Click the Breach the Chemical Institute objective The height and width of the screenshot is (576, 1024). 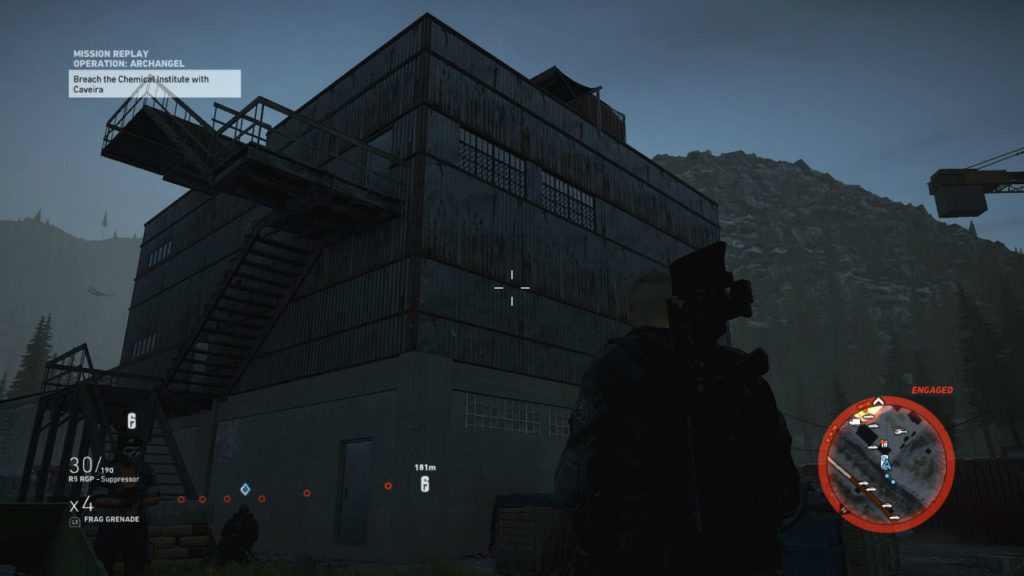pos(155,83)
